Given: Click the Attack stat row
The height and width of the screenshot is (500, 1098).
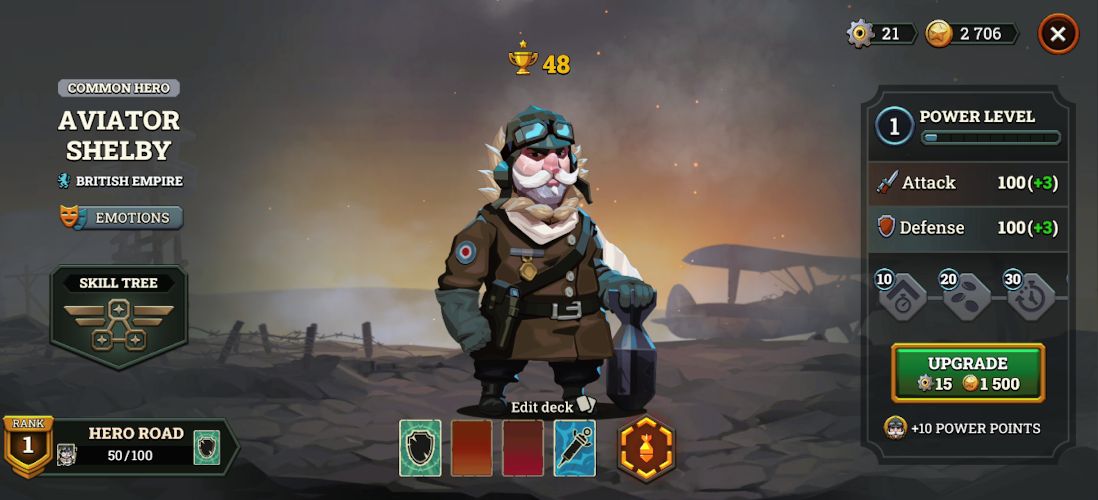Looking at the screenshot, I should coord(967,183).
